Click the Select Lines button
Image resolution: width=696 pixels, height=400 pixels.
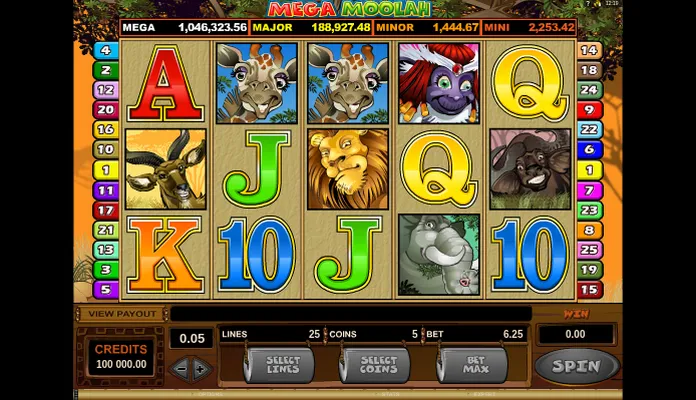tap(280, 366)
